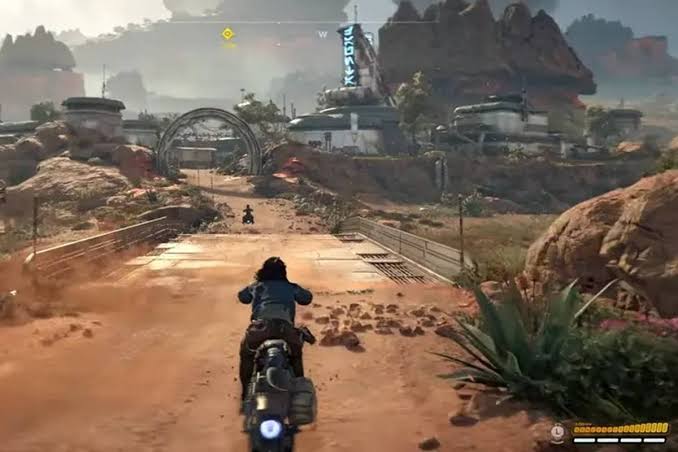Select the West heading on the compass

tap(322, 34)
